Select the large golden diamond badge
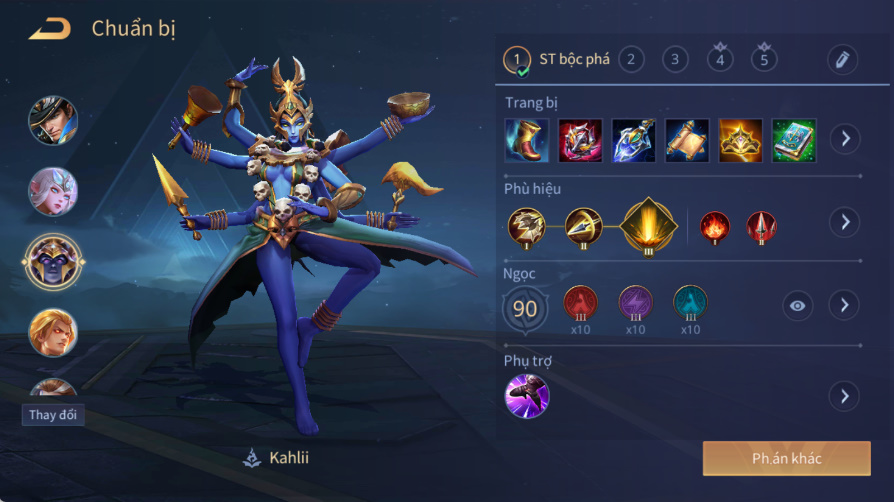 pyautogui.click(x=649, y=224)
